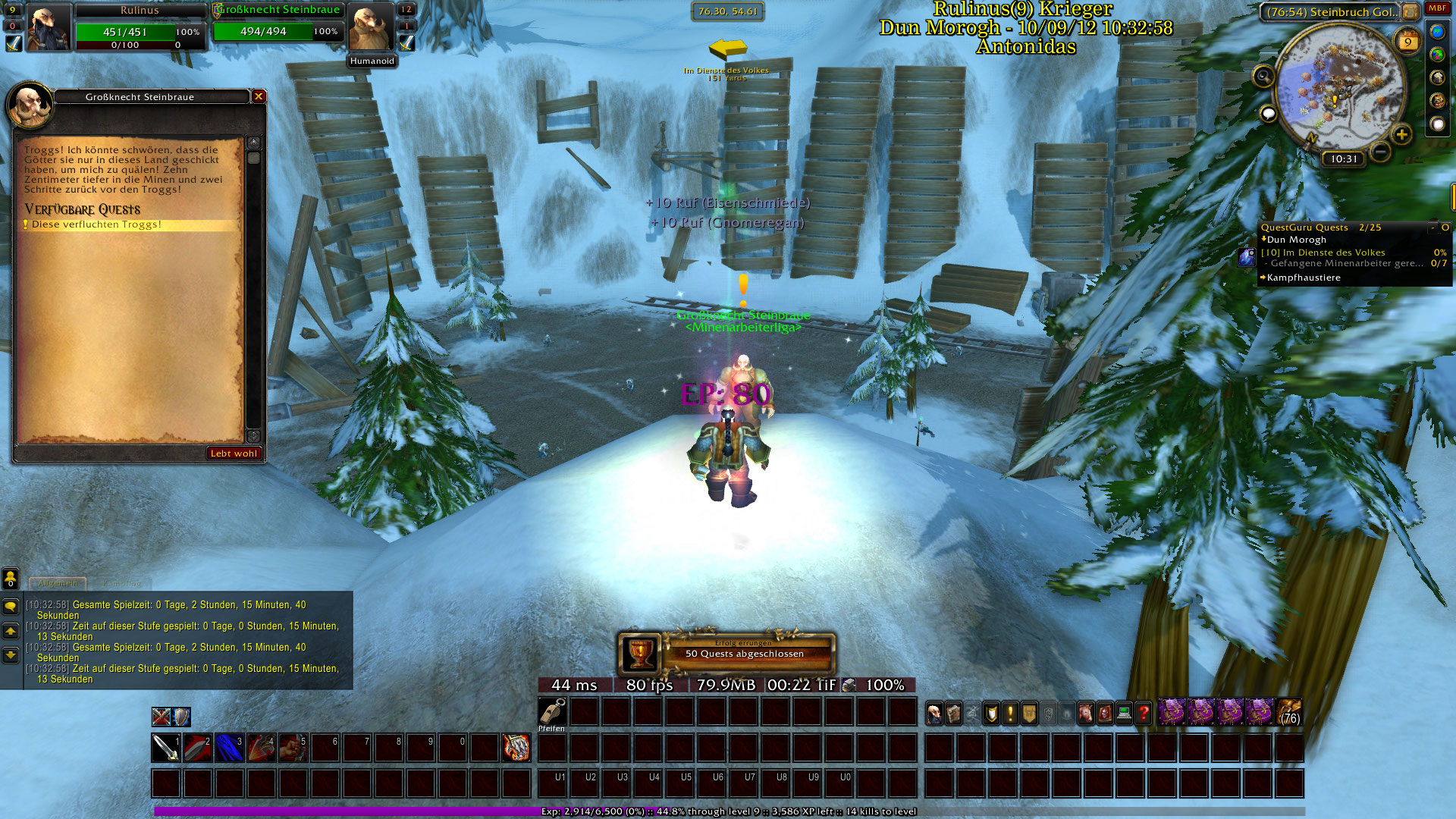Image resolution: width=1456 pixels, height=819 pixels.
Task: Open the red question mark help button
Action: tap(1143, 713)
